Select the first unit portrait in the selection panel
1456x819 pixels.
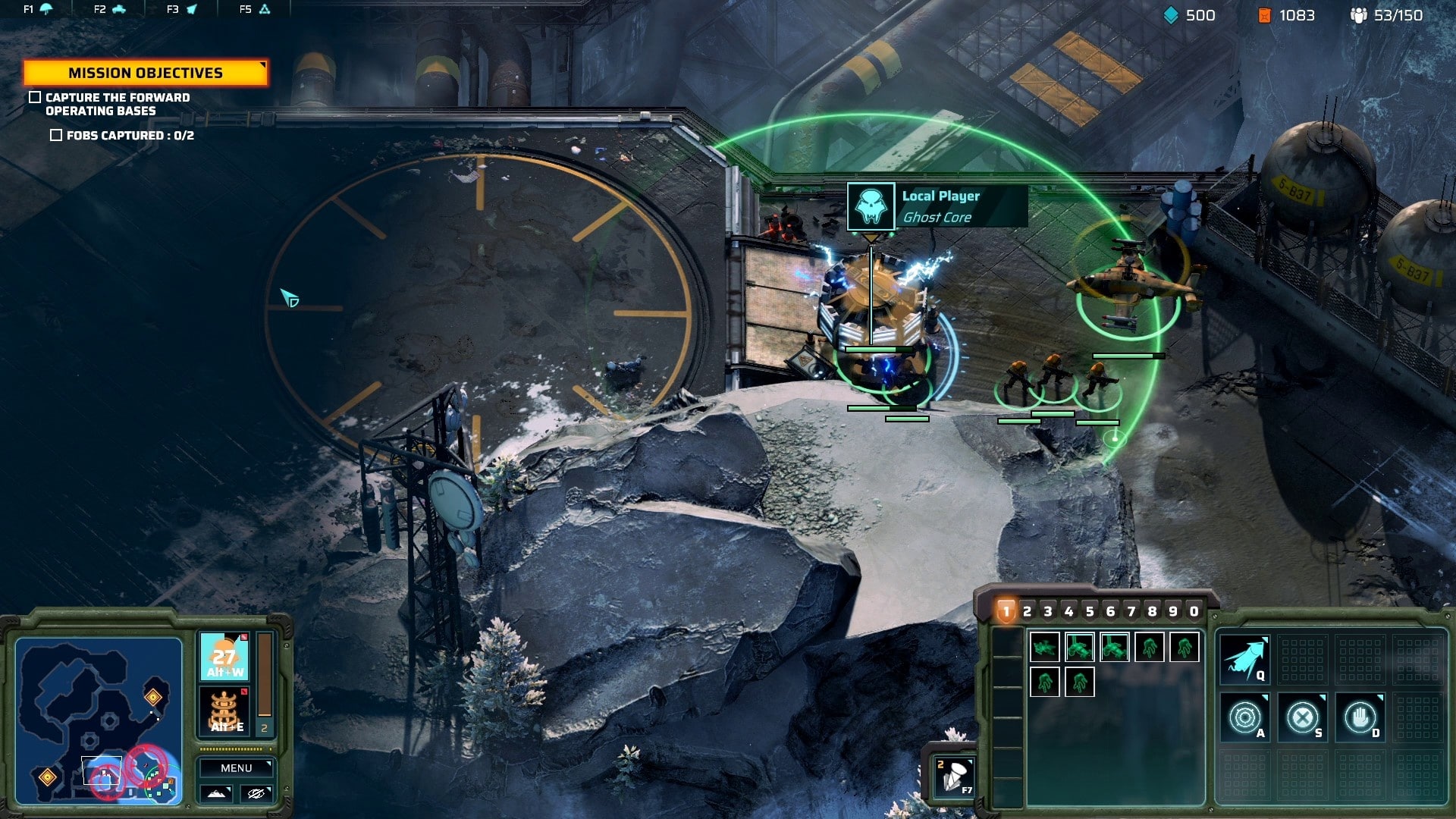tap(1044, 648)
